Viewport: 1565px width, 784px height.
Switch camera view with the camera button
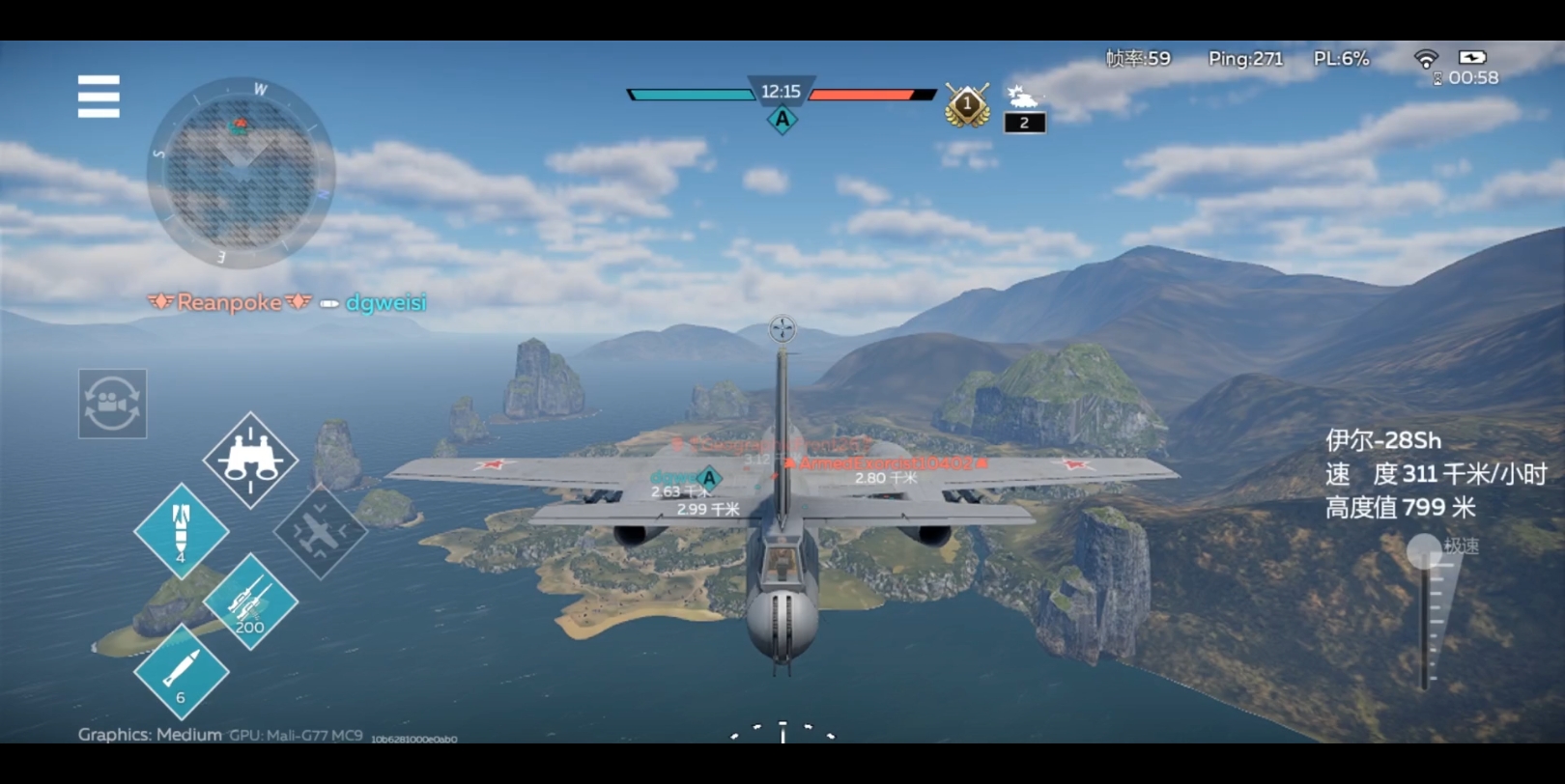point(112,404)
